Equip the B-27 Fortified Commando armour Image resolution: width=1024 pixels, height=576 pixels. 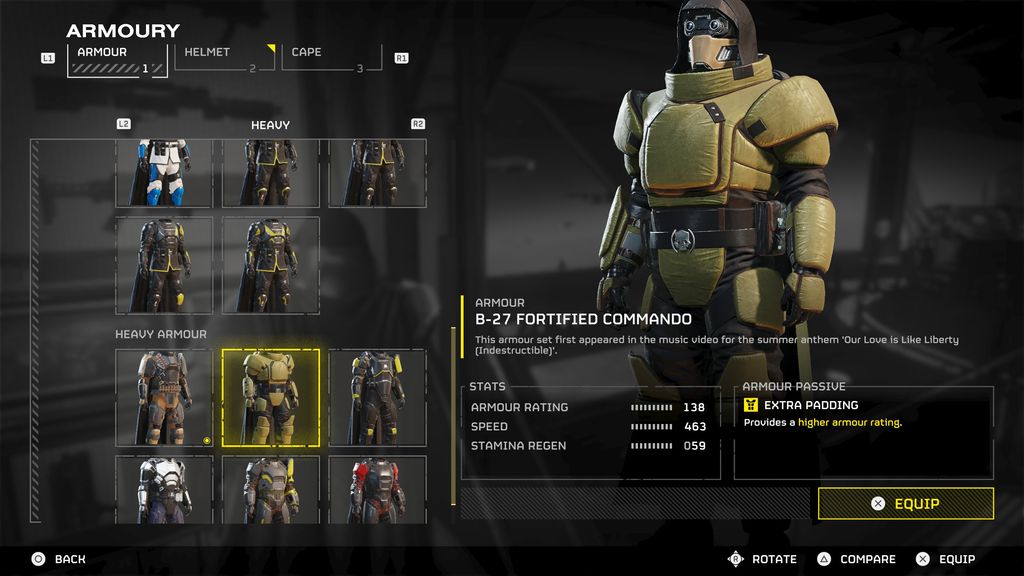(x=905, y=503)
